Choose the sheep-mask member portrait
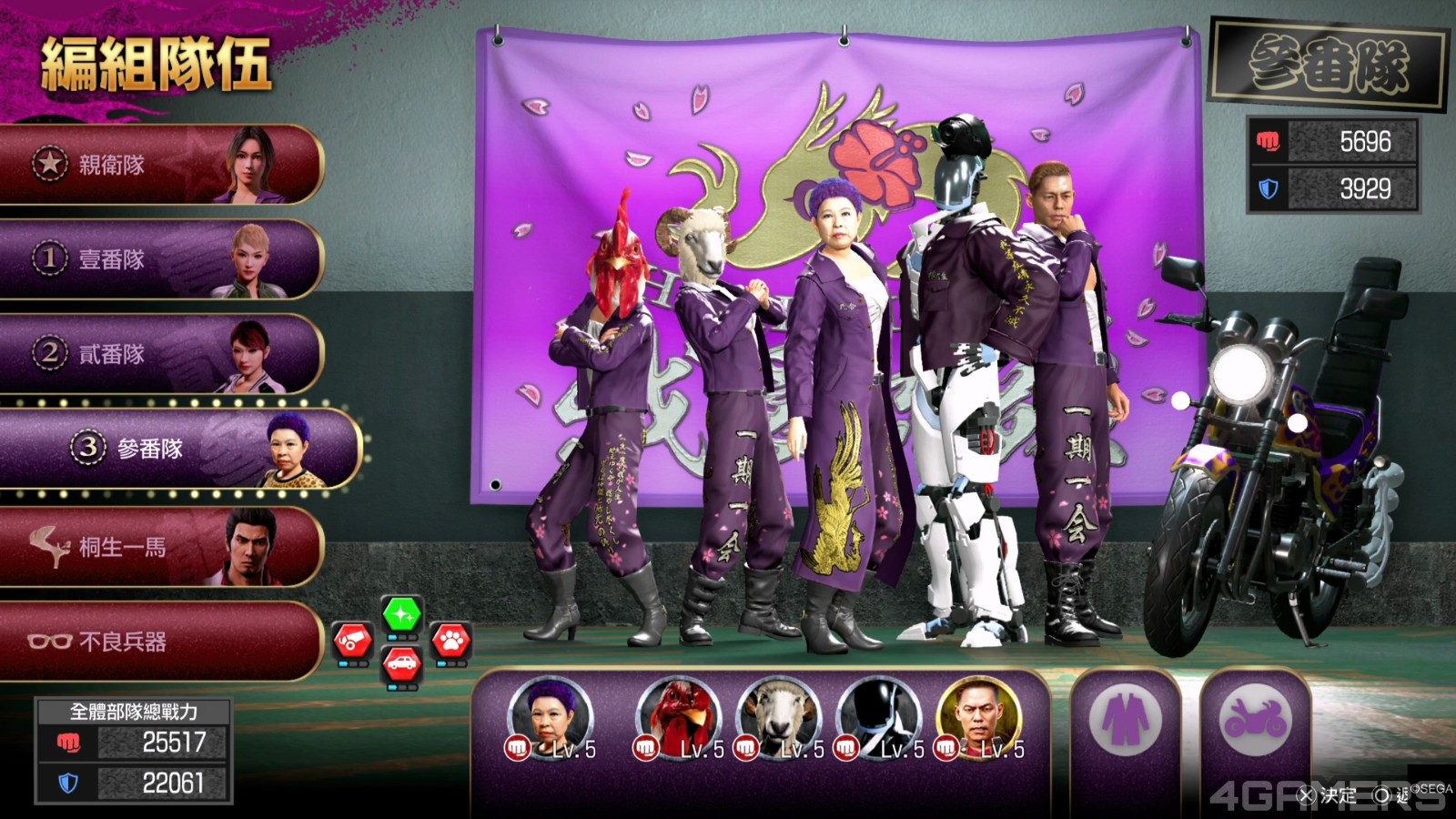This screenshot has height=819, width=1456. tap(779, 720)
